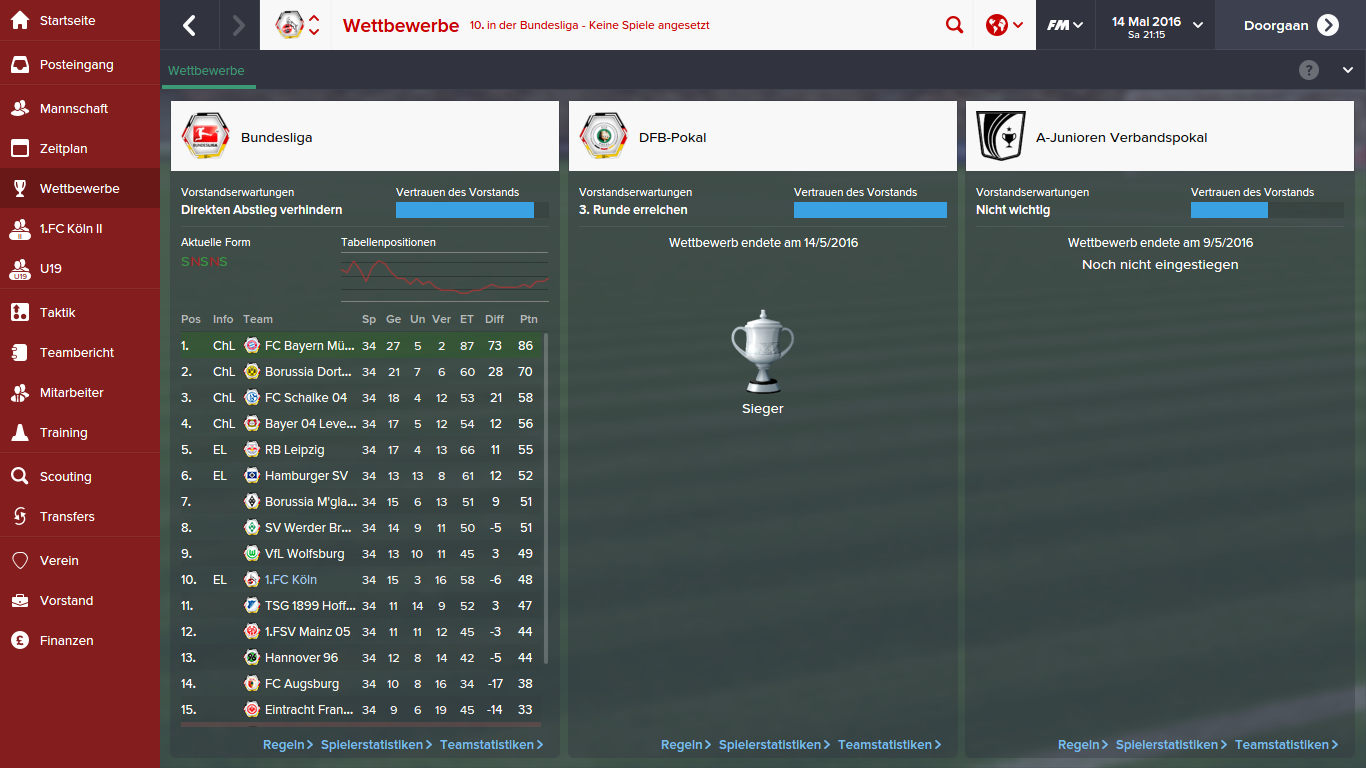Viewport: 1366px width, 768px height.
Task: Open the Training menu entry
Action: pos(63,433)
